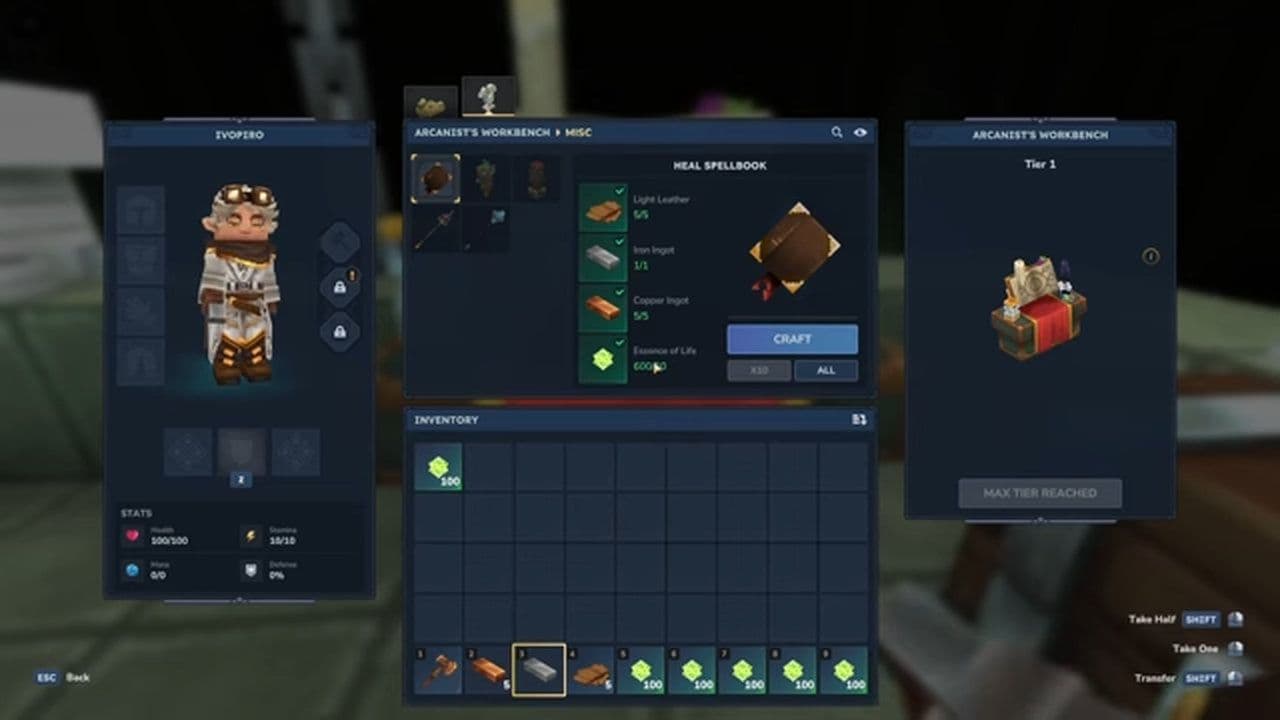The height and width of the screenshot is (720, 1280).
Task: Click the padlock with the notification badge
Action: tap(341, 285)
